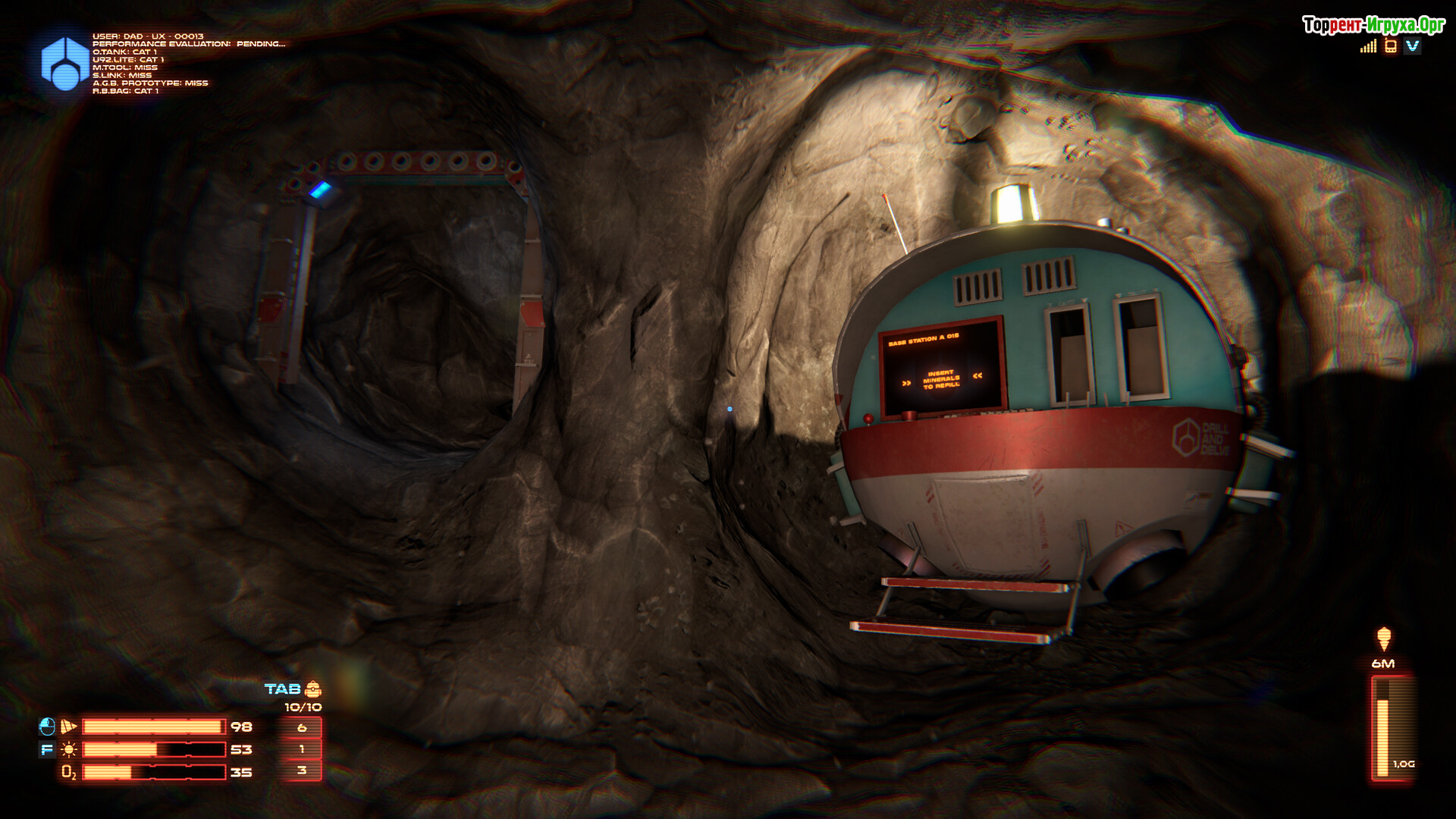
Task: Toggle the flashlight sun icon
Action: coord(69,750)
